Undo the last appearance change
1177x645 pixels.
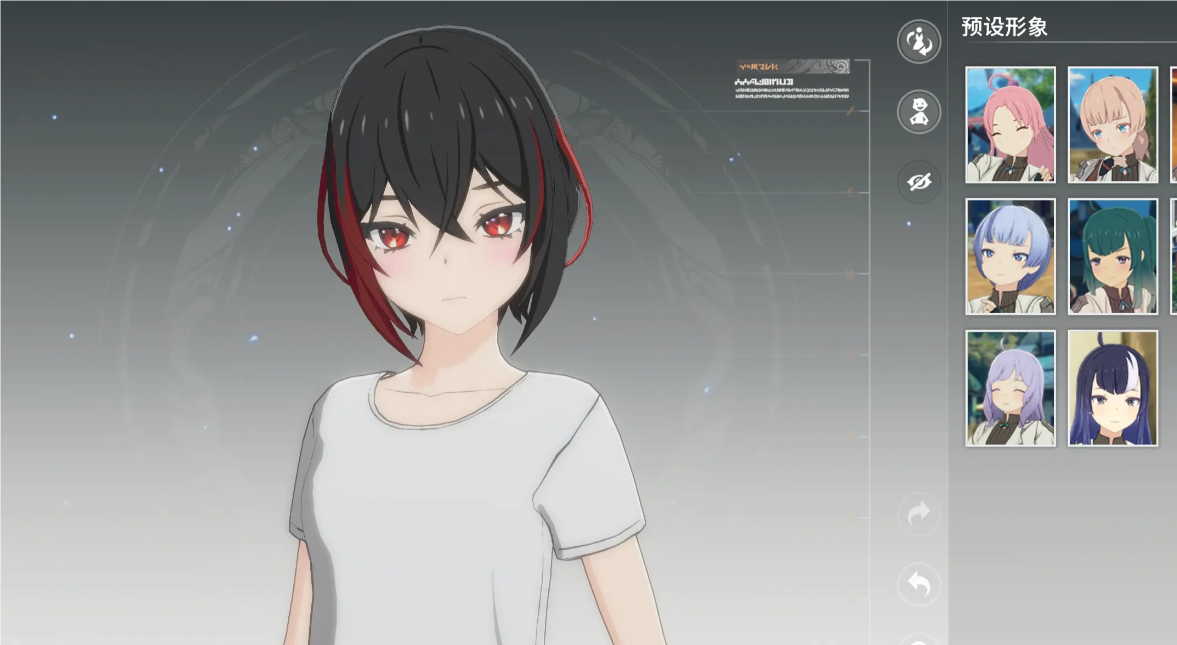click(919, 584)
